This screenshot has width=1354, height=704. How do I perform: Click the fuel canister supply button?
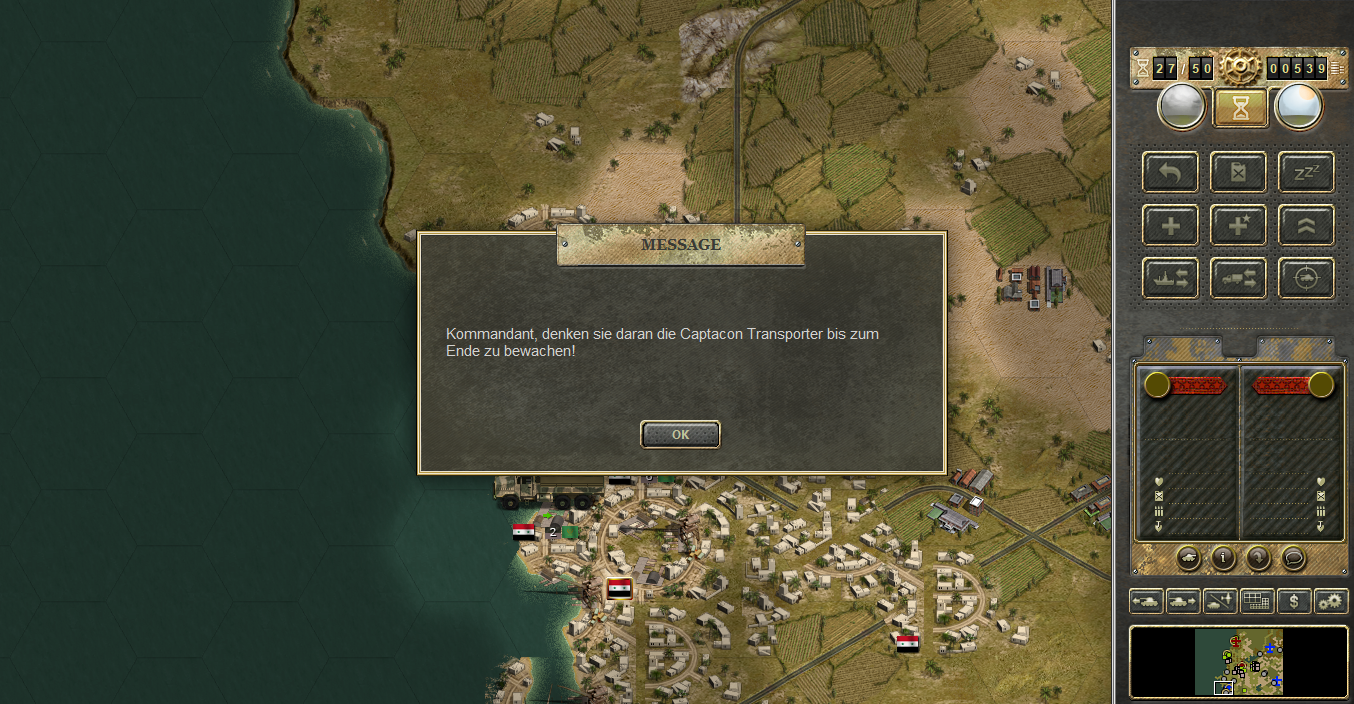[1238, 172]
